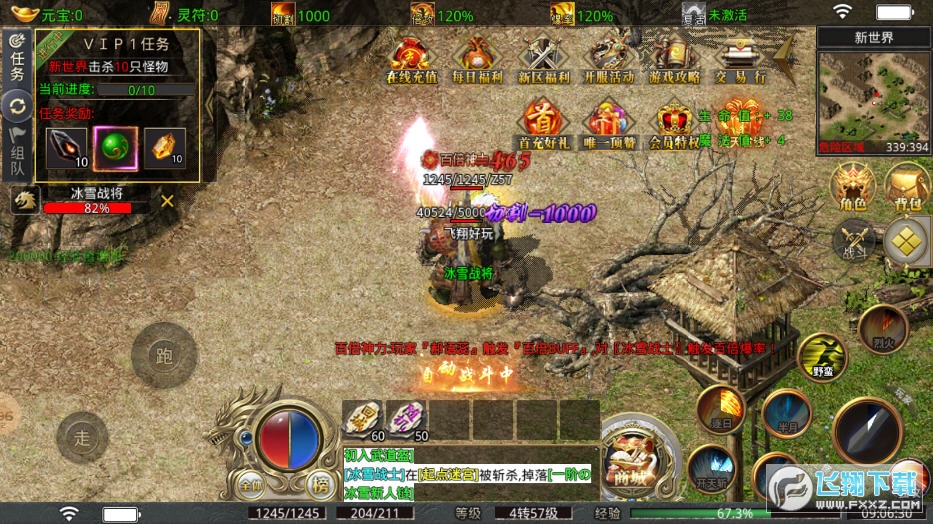Activate the 半月 half-moon skill
Image resolution: width=933 pixels, height=524 pixels.
(785, 411)
